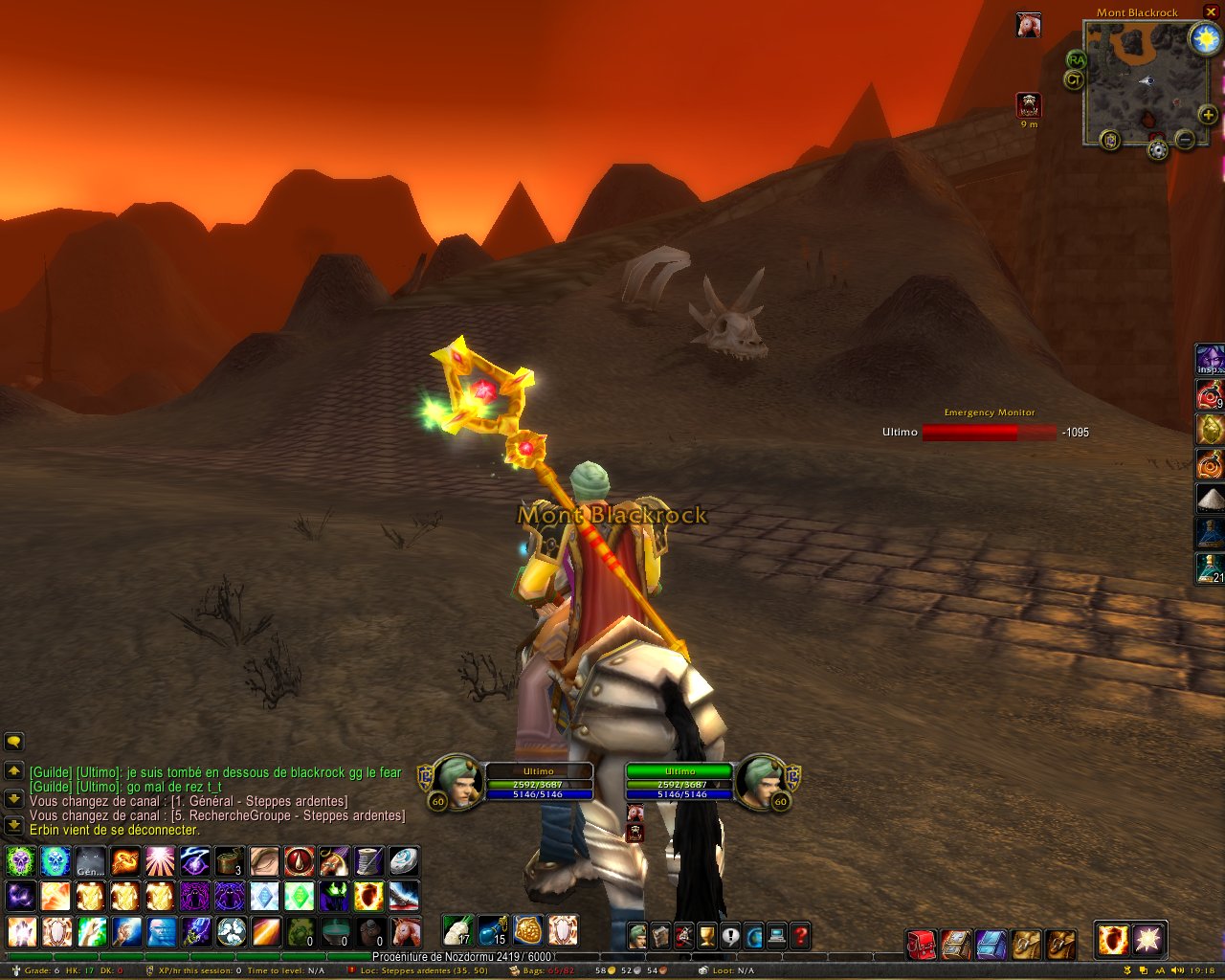Screen dimensions: 1225x980
Task: Jump chat to bottom with the end arrow
Action: pyautogui.click(x=13, y=825)
